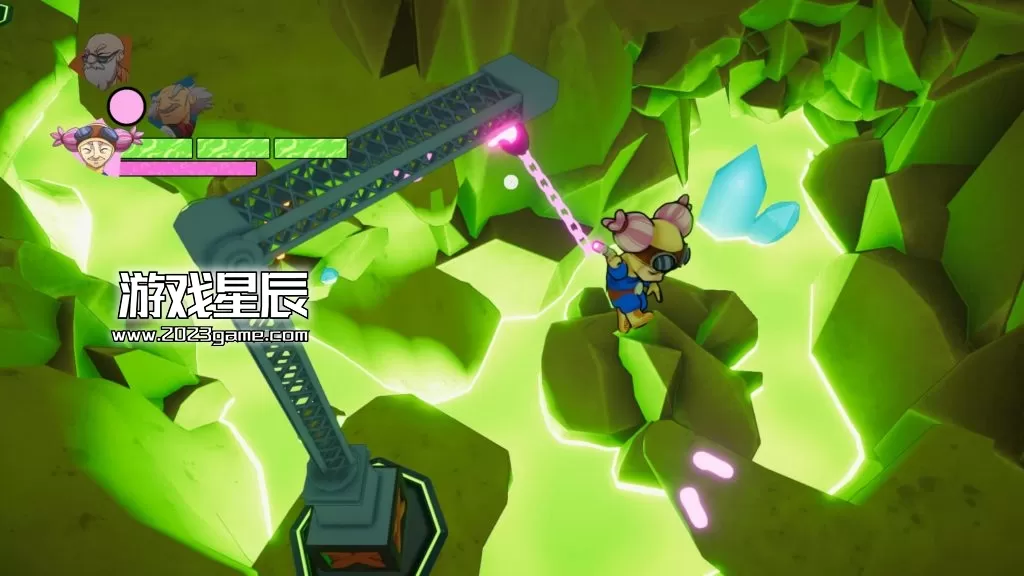
Task: Open the www.2023game.com watermark link
Action: point(210,336)
